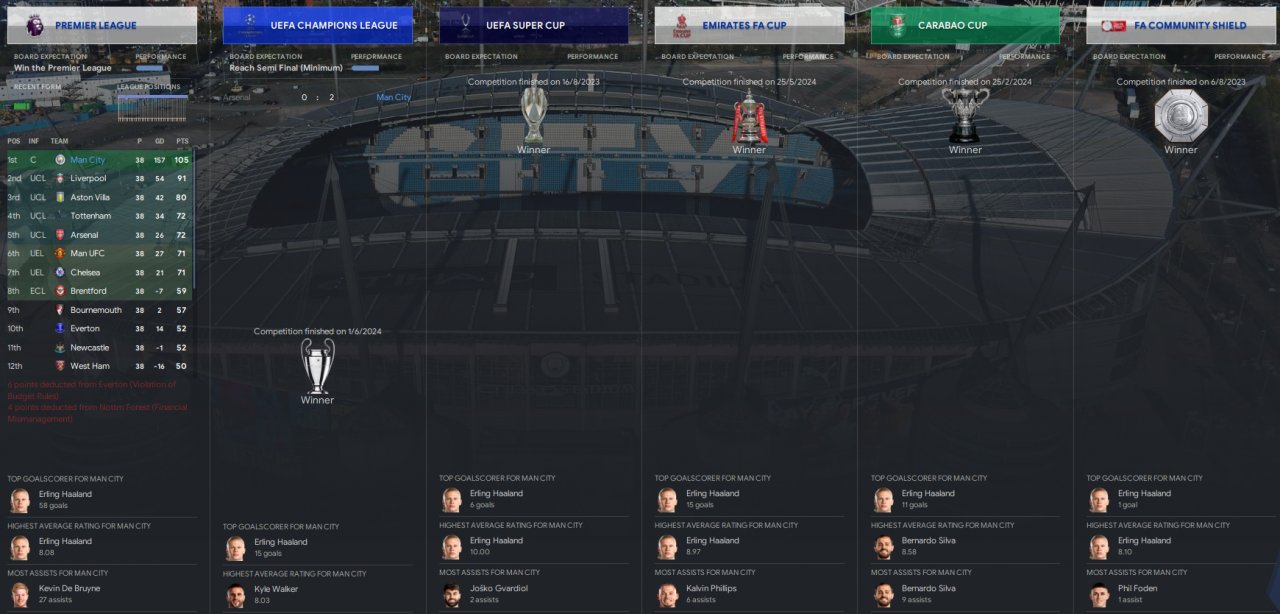This screenshot has width=1280, height=614.
Task: Select Tottenham in the league table
Action: pyautogui.click(x=90, y=216)
